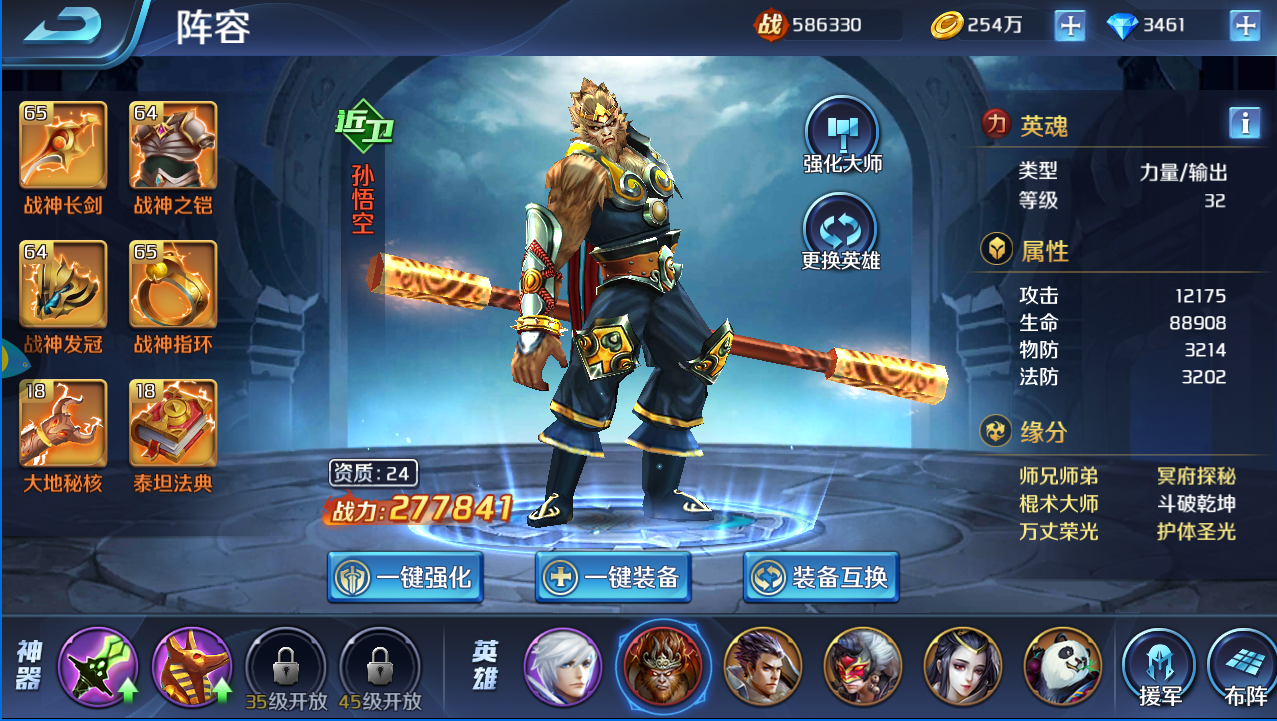1277x721 pixels.
Task: Open the 援军 reinforcements menu
Action: (1160, 667)
